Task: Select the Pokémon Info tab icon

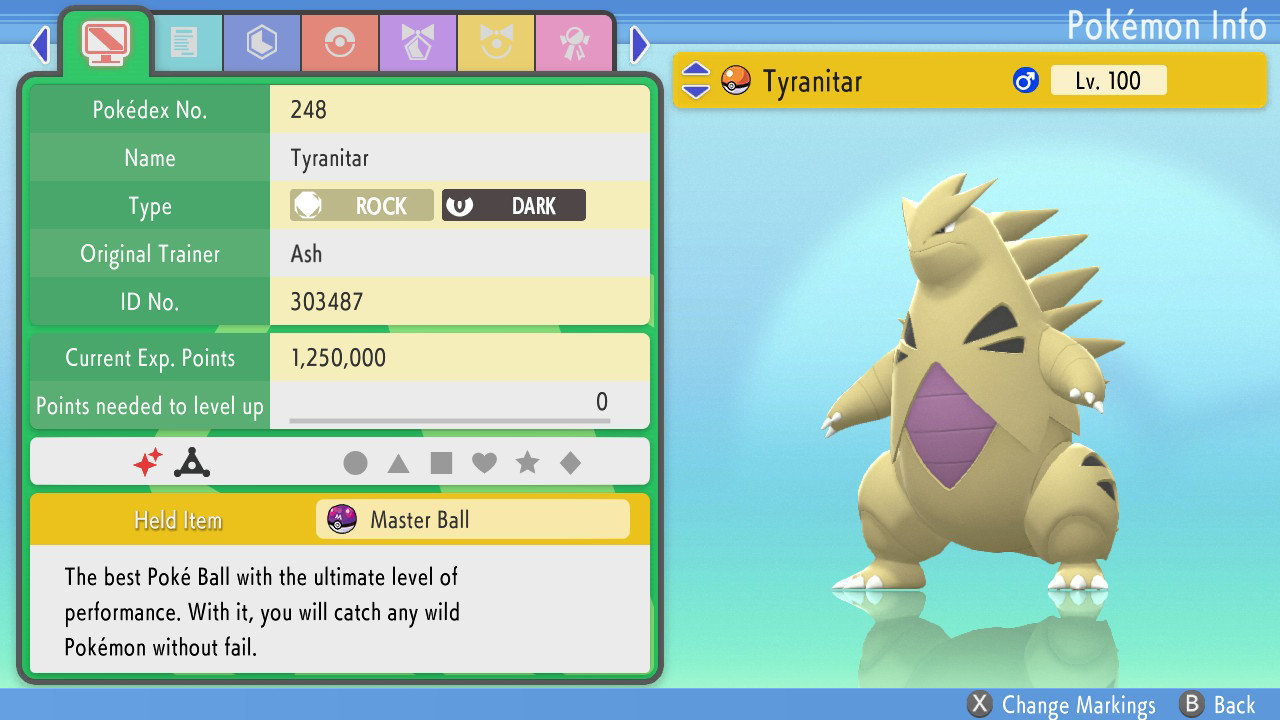Action: [x=108, y=42]
